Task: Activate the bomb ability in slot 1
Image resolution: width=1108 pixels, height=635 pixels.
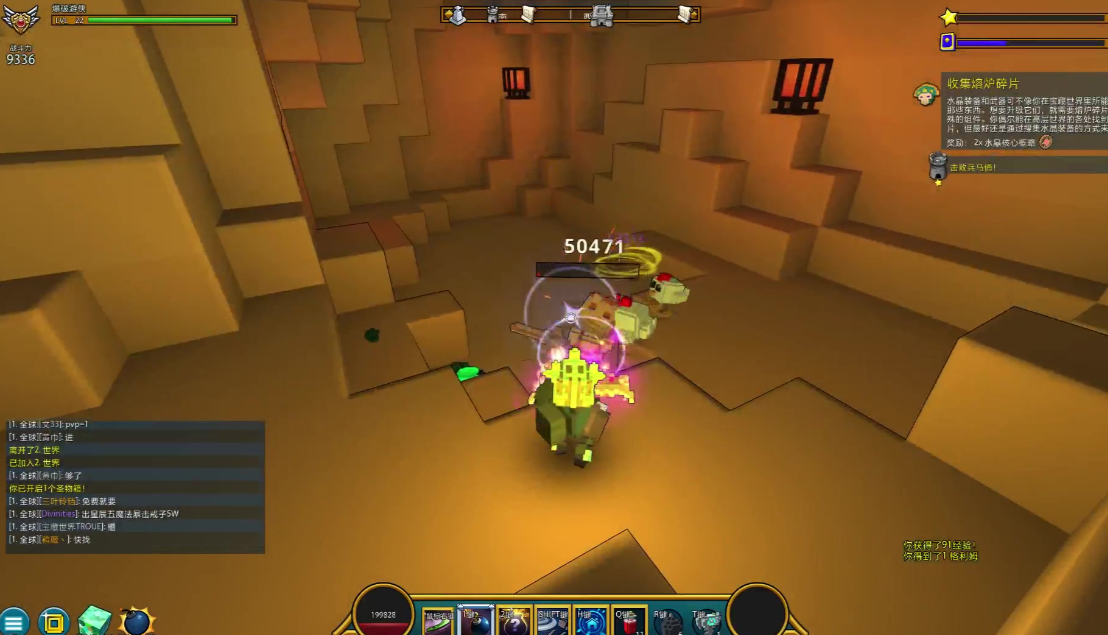Action: click(476, 622)
